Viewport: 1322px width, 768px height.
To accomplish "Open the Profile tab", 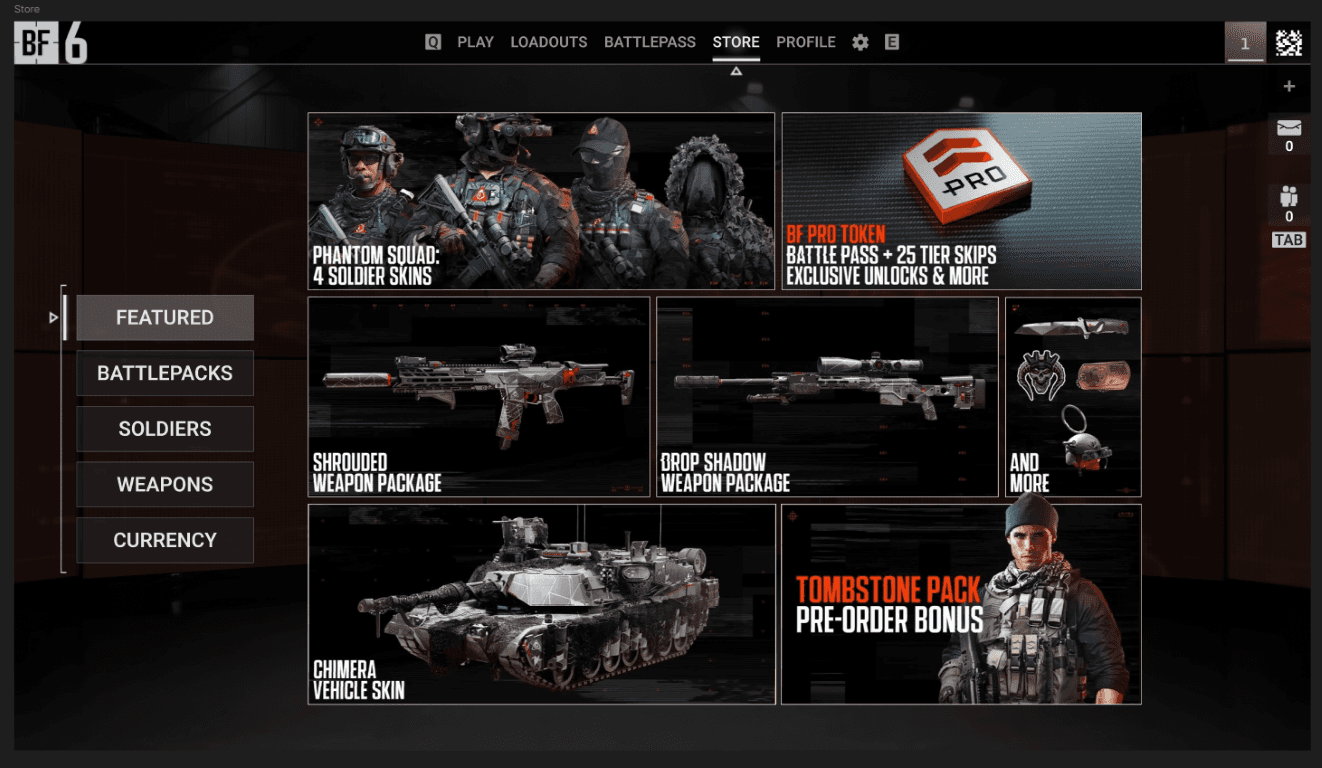I will coord(805,42).
